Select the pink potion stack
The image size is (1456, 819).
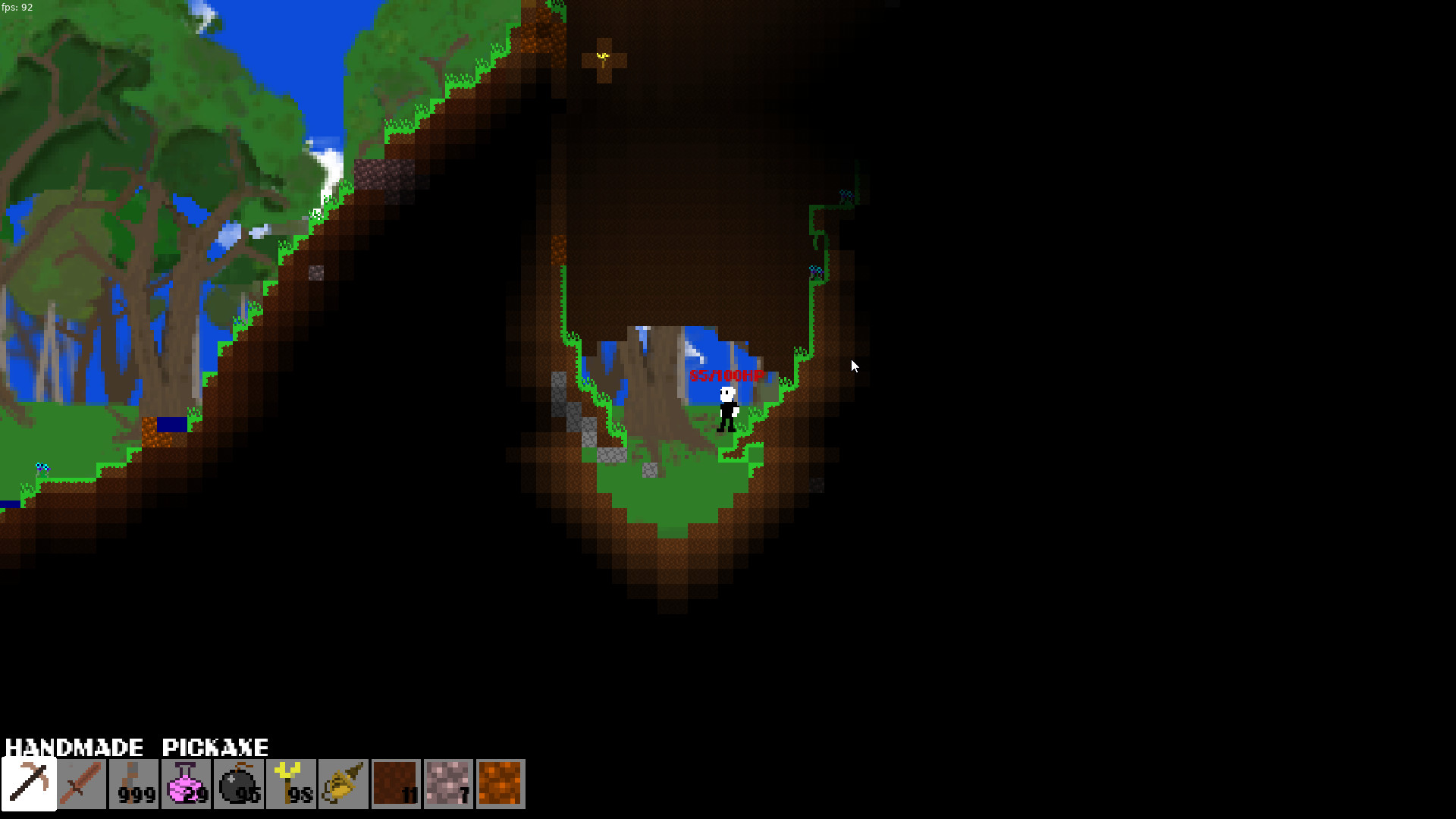click(186, 784)
